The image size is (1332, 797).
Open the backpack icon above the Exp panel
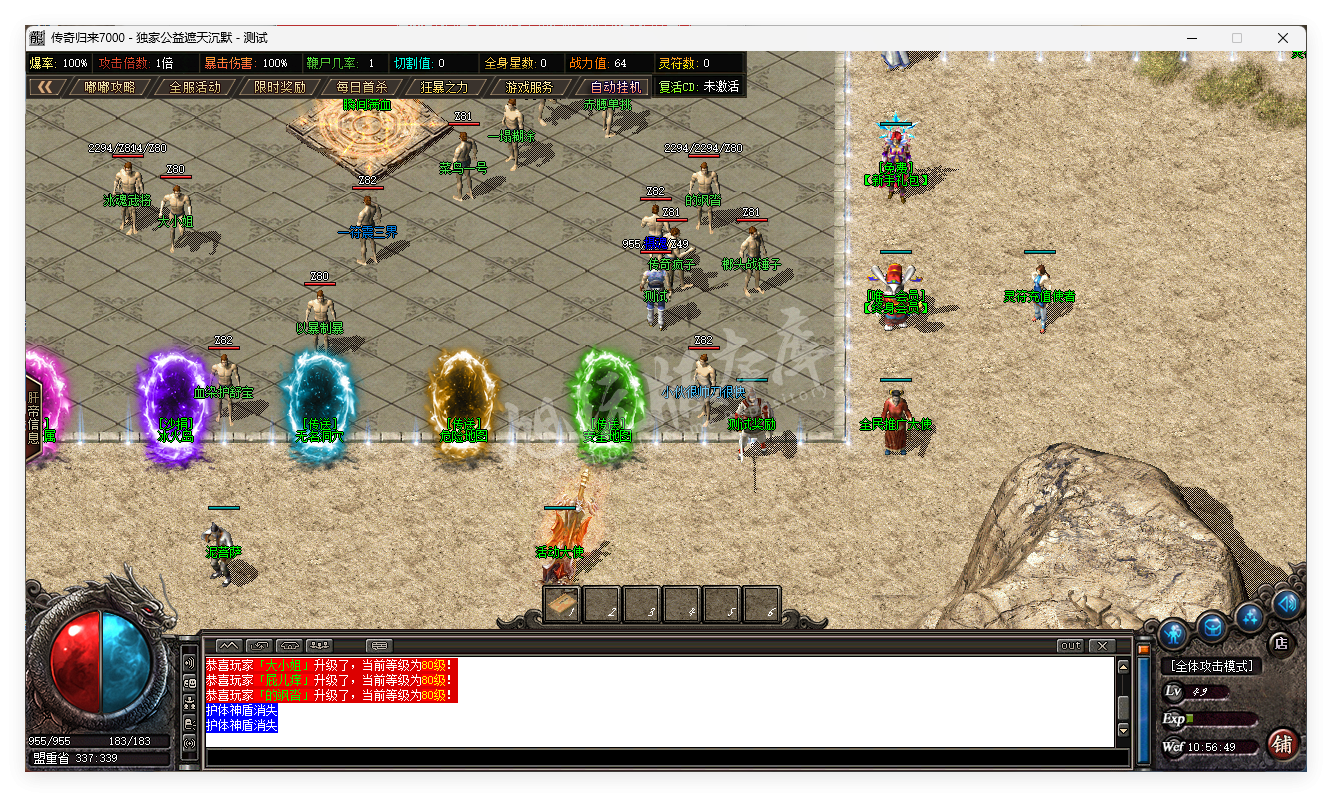coord(1213,626)
